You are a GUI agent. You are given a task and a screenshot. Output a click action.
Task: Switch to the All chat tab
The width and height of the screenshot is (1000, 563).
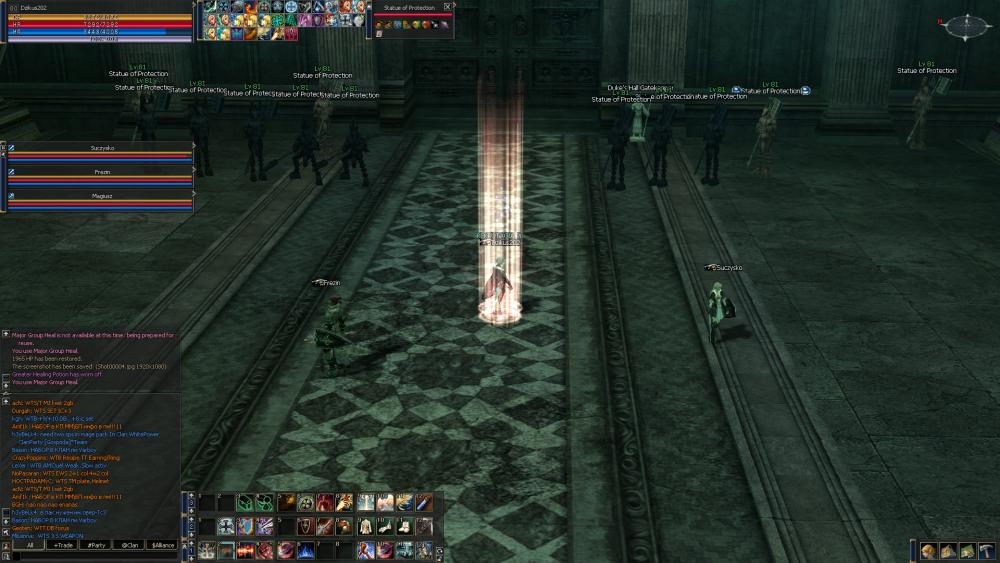coord(30,545)
